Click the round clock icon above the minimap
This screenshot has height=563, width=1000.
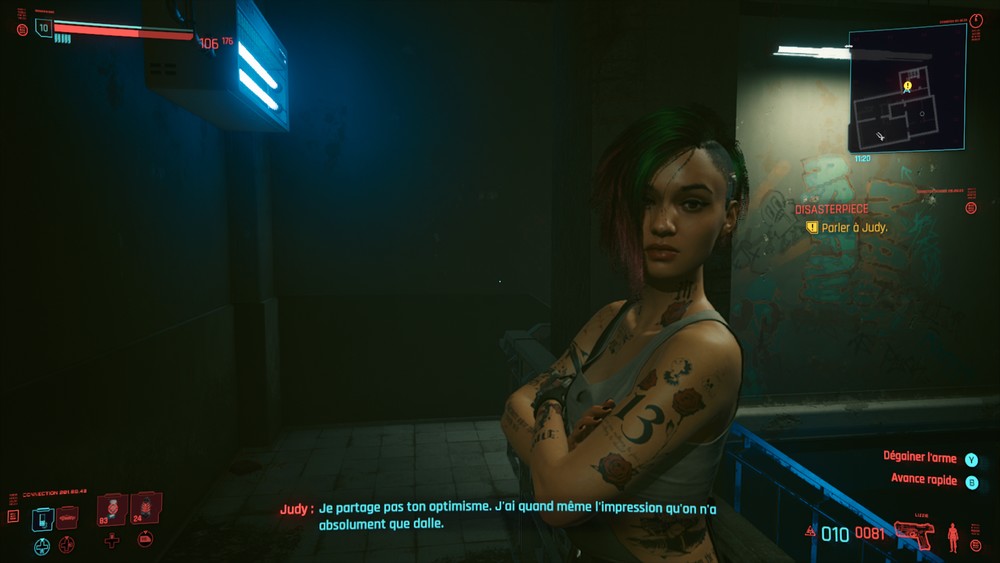[977, 21]
